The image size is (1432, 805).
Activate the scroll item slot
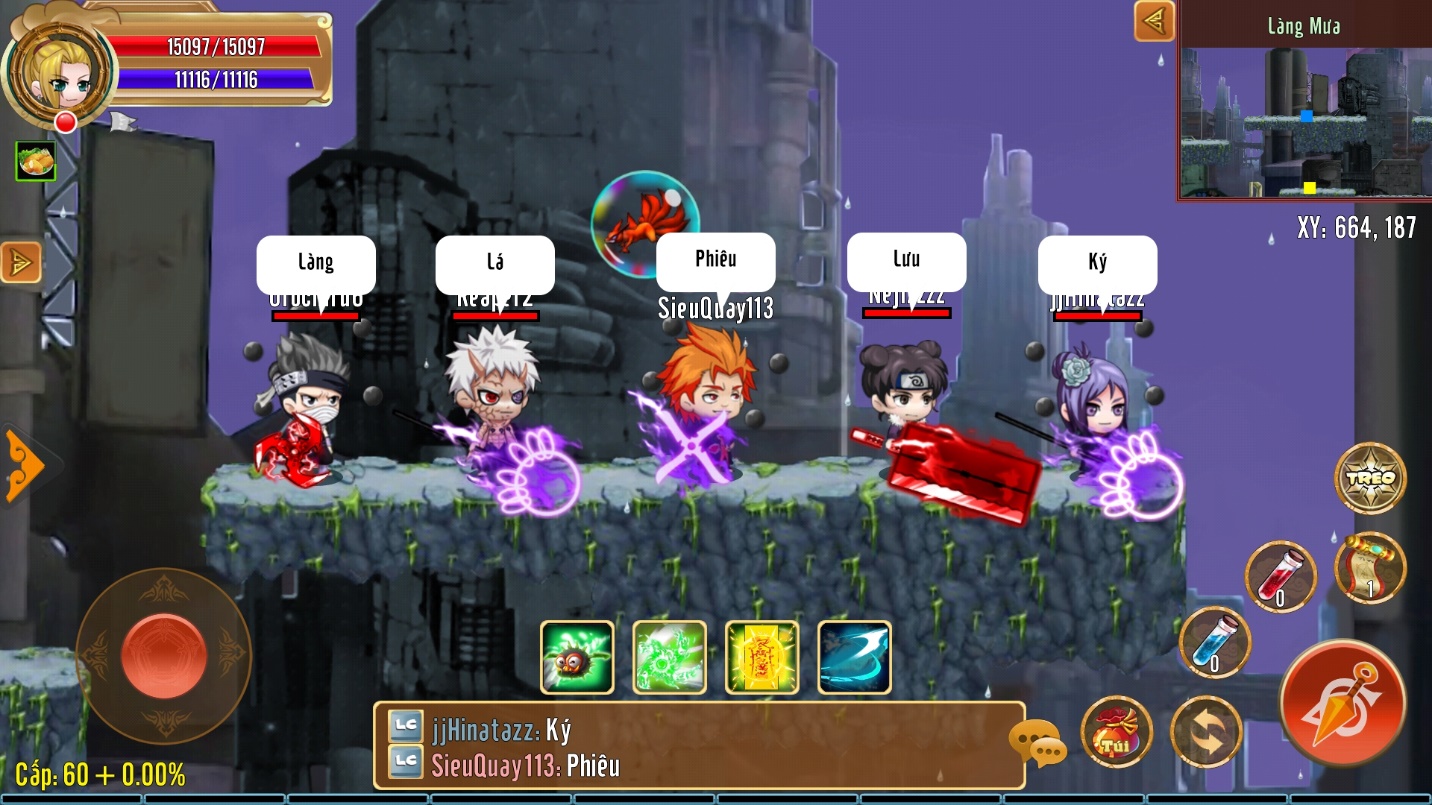1370,567
